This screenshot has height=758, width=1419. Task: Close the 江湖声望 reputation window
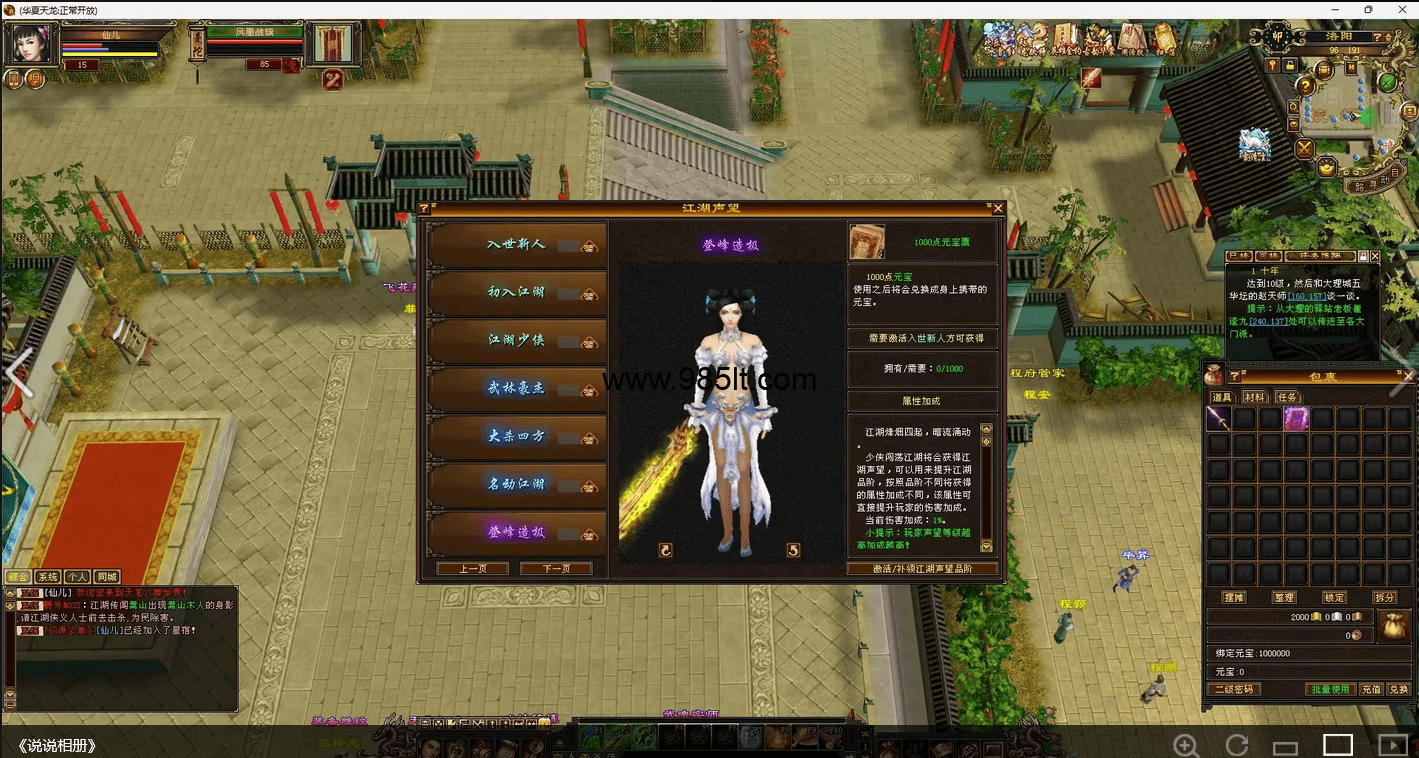[997, 208]
